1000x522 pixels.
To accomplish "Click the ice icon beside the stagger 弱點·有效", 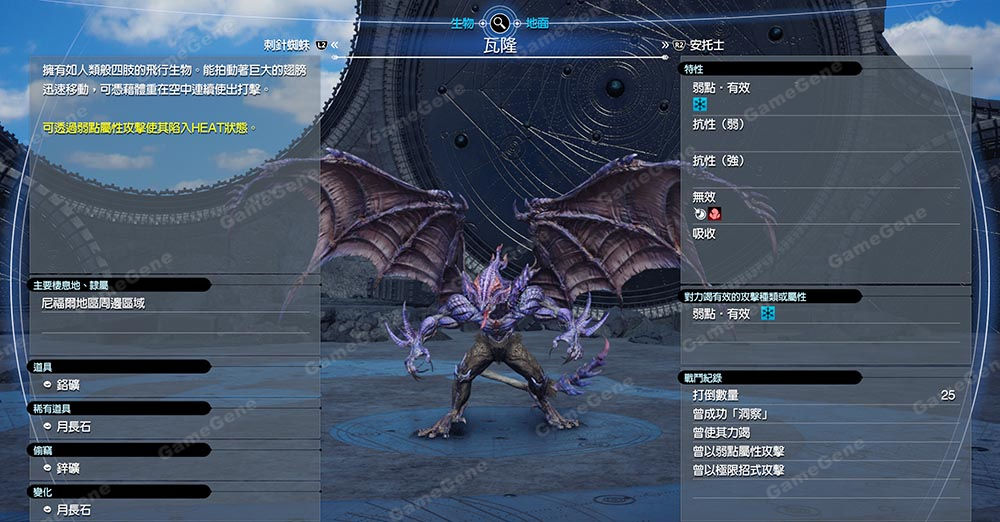I will point(768,314).
